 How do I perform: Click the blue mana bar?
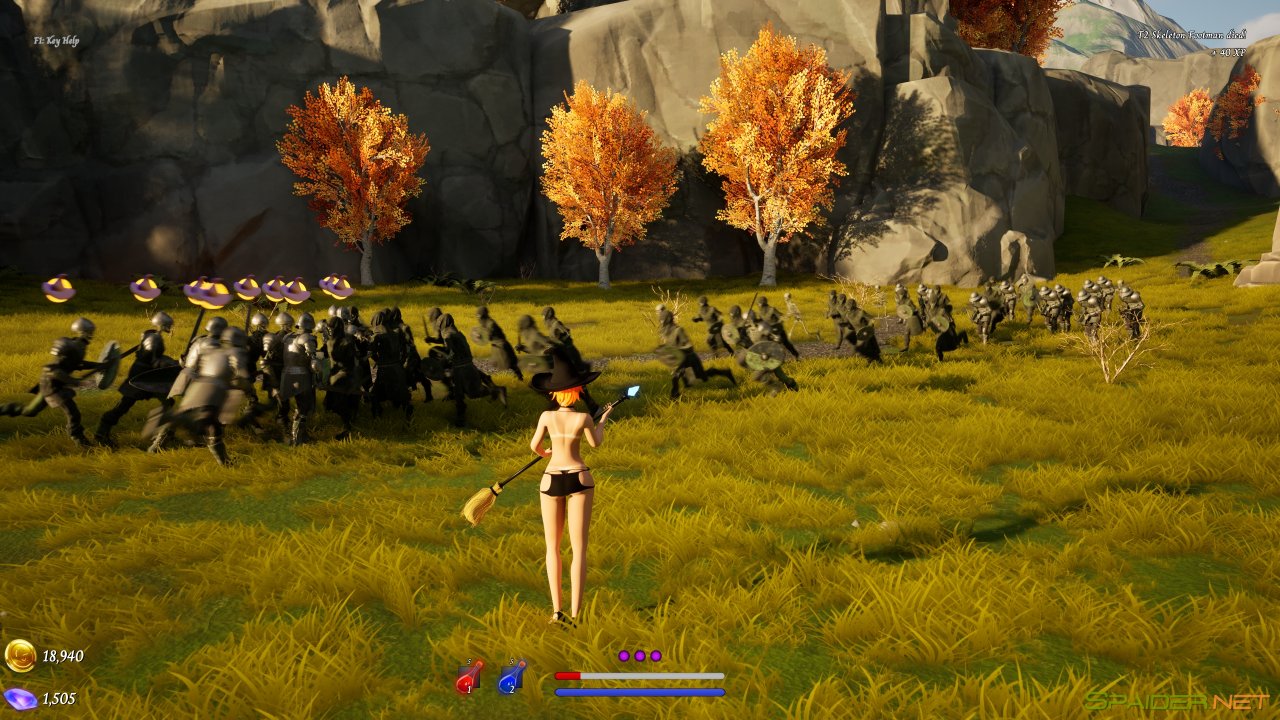coord(640,693)
